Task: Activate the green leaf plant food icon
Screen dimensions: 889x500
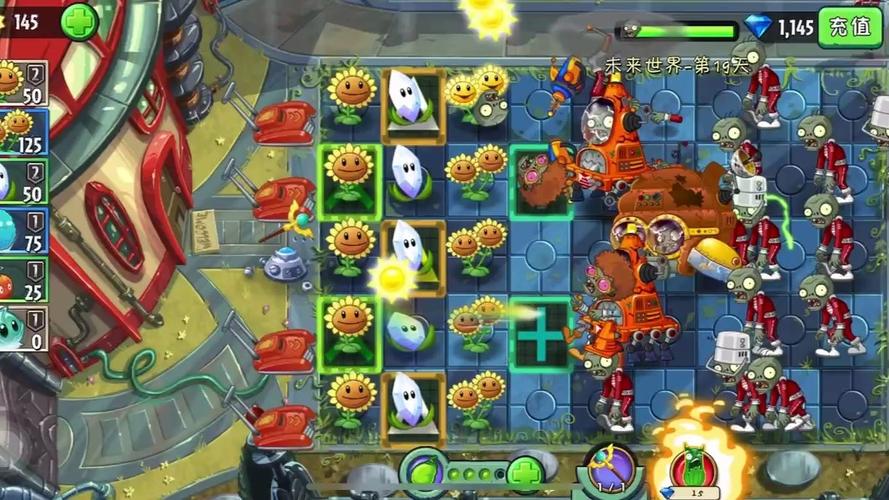Action: pyautogui.click(x=423, y=471)
